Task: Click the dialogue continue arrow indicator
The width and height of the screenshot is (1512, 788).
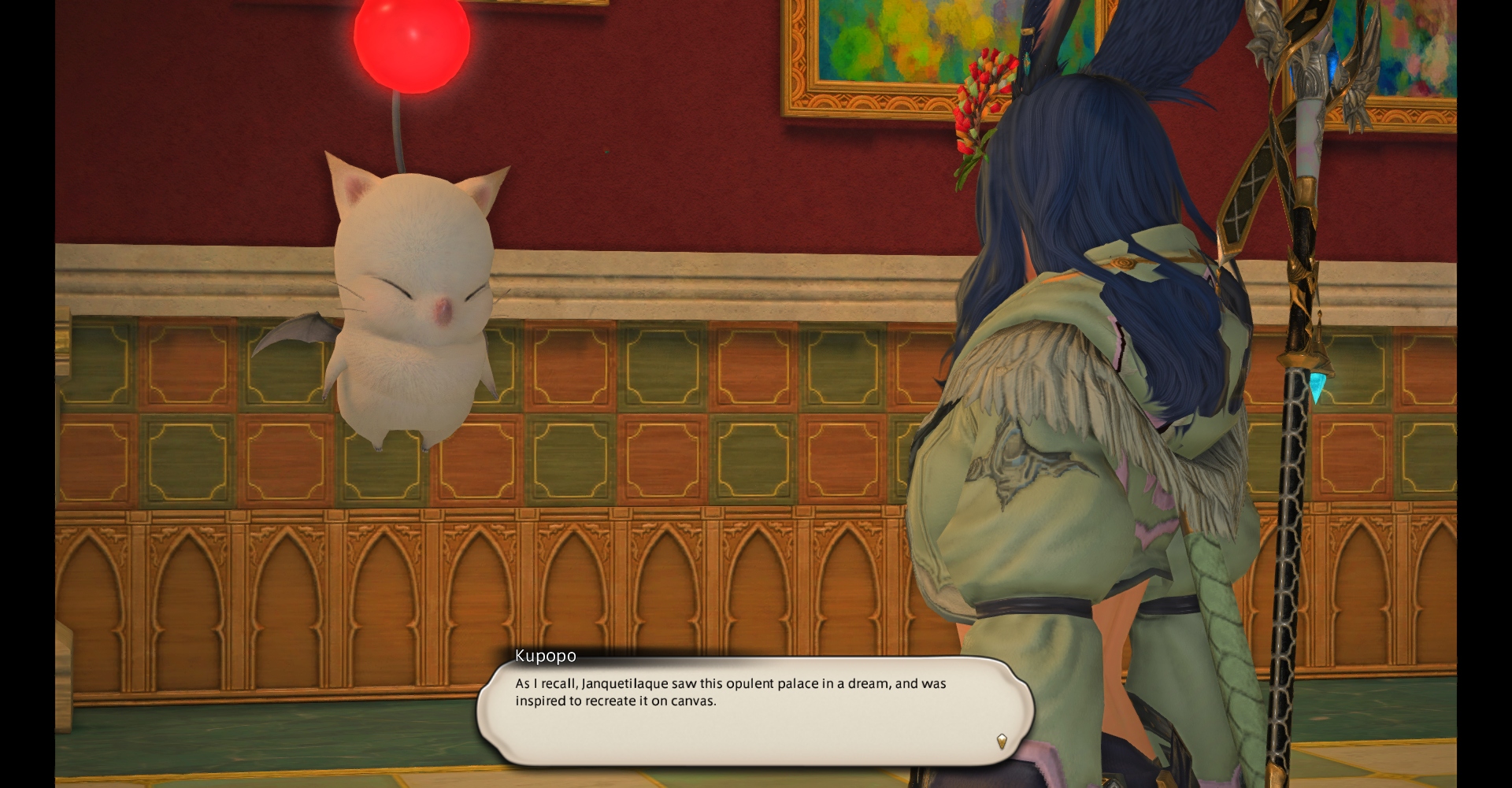Action: [x=1002, y=741]
